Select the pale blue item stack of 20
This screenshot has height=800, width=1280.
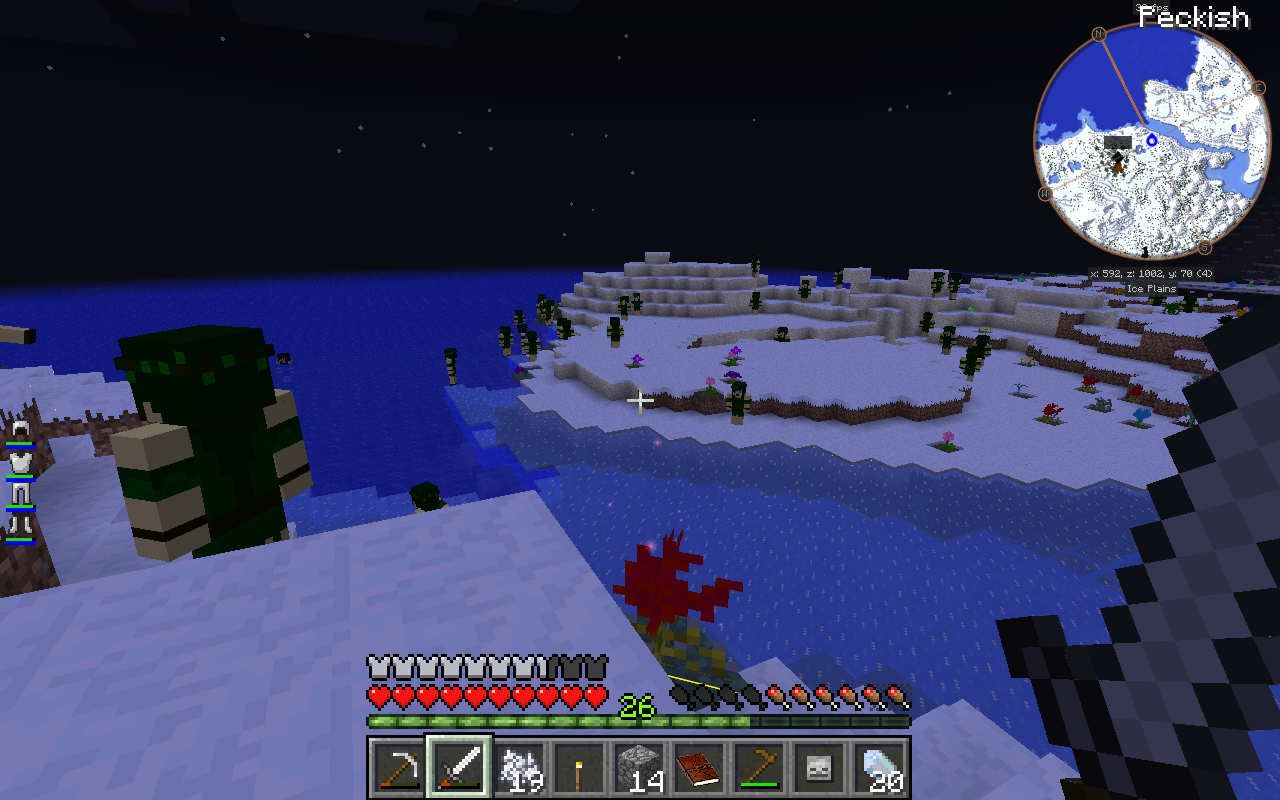pos(880,769)
